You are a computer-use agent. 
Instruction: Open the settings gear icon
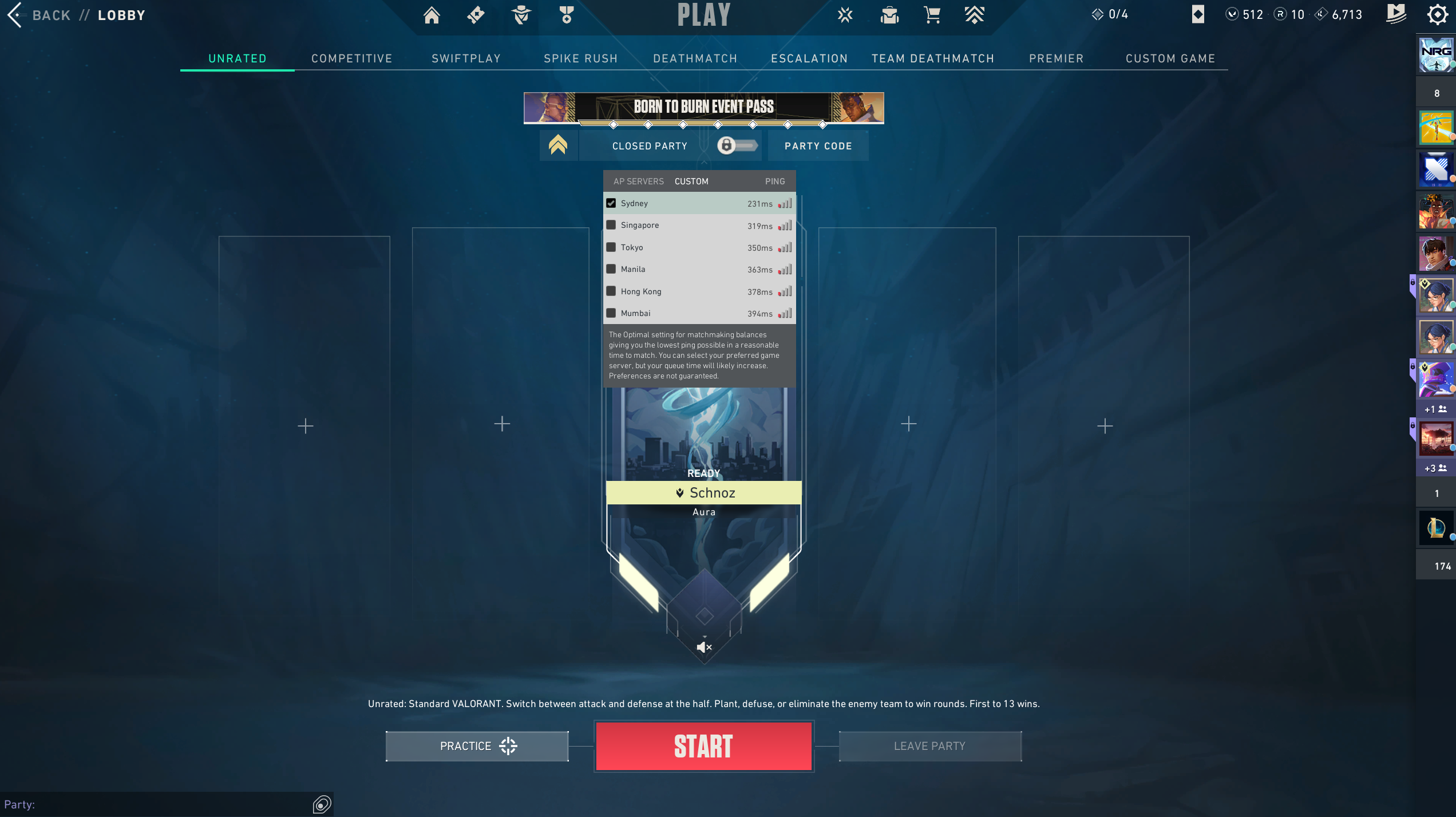click(x=1437, y=15)
